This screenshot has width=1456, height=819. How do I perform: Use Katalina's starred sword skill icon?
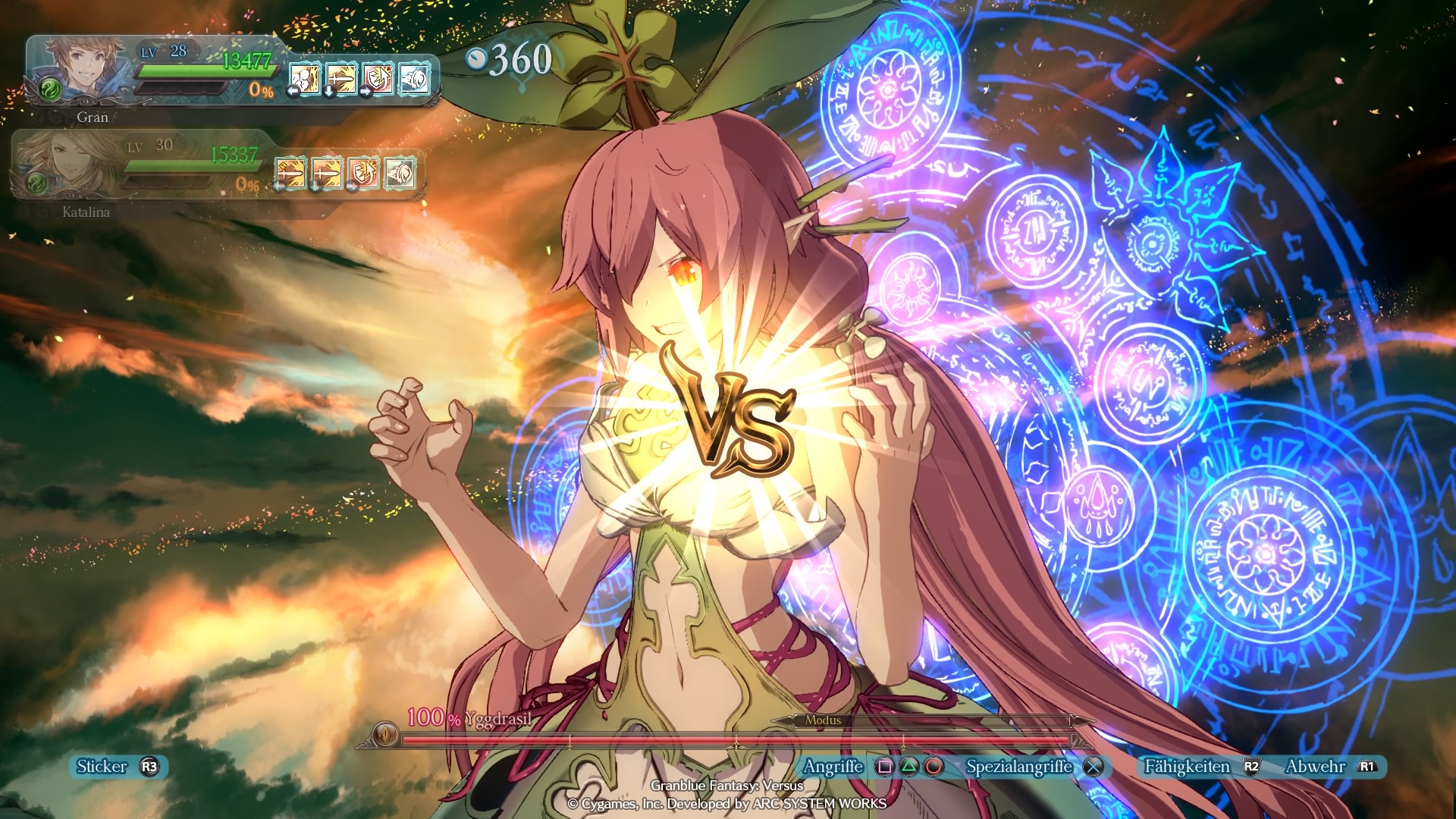click(290, 173)
